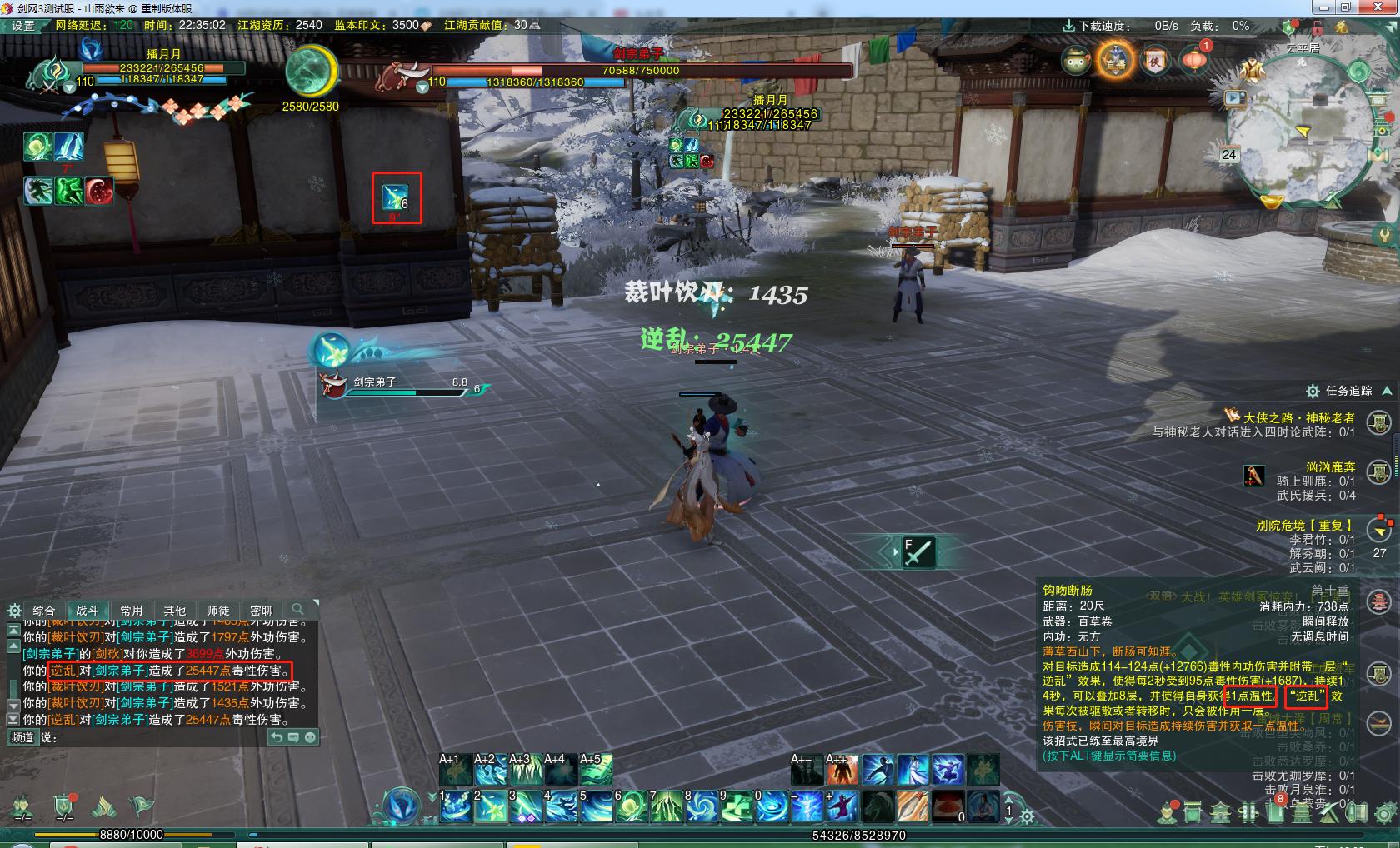Screen dimensions: 1400x848
Task: Open the 频道 channel selector
Action: tap(22, 737)
